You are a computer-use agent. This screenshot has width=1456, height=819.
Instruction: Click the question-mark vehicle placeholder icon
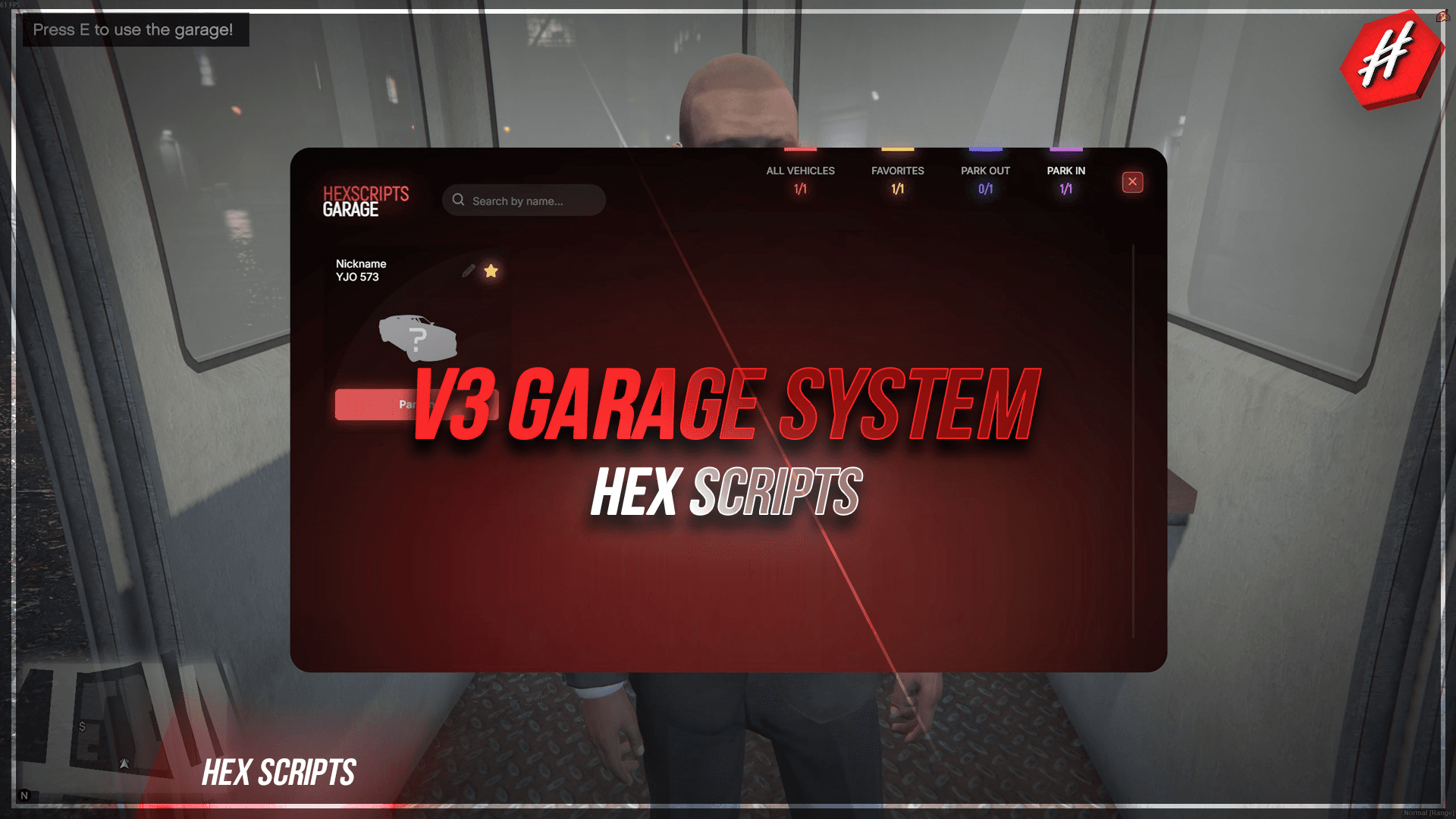click(418, 339)
